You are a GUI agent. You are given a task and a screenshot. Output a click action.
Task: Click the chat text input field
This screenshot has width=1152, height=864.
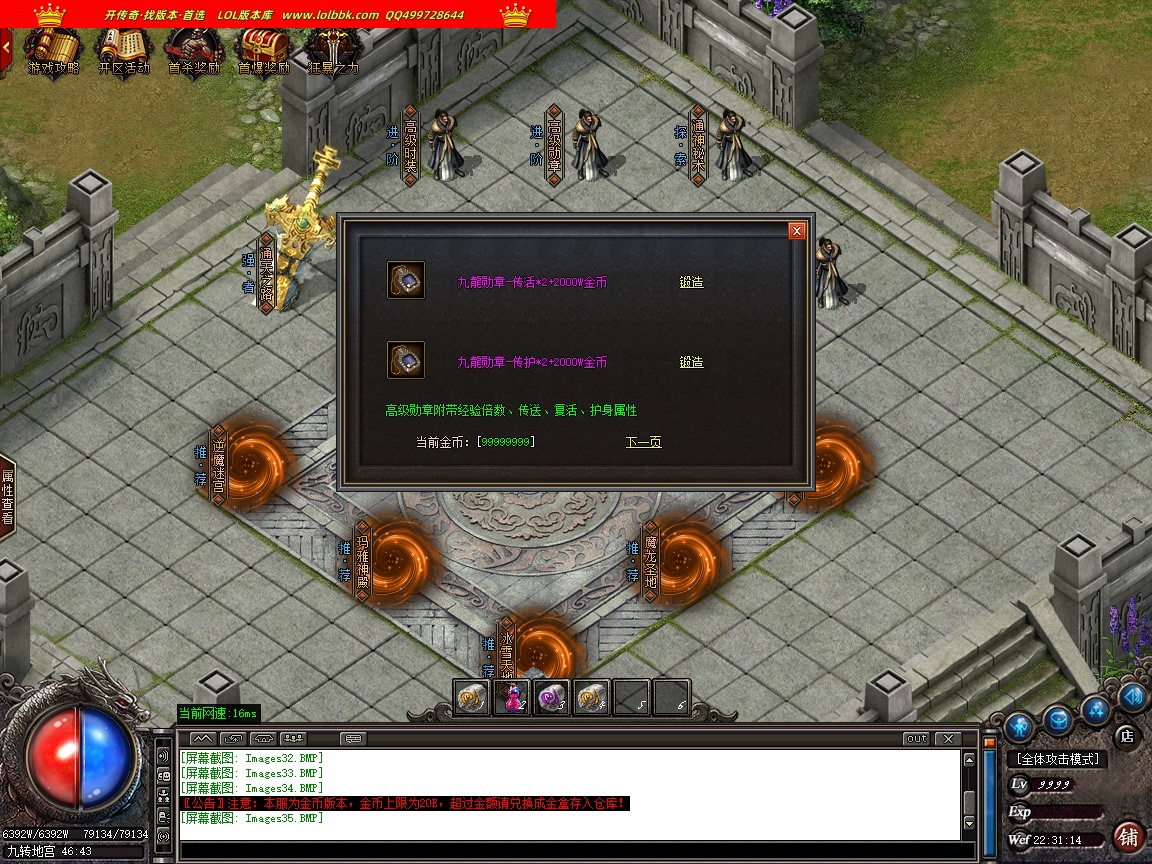click(x=570, y=851)
